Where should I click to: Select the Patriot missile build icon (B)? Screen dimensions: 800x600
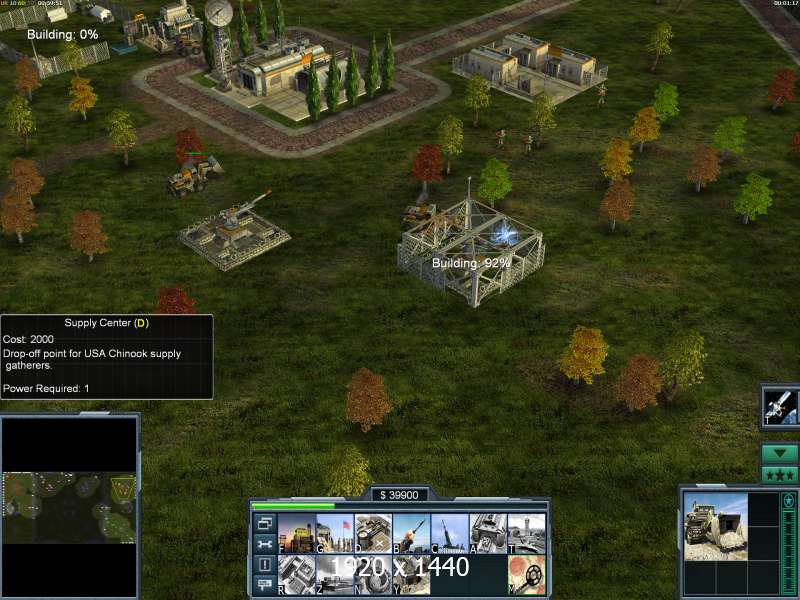(411, 533)
